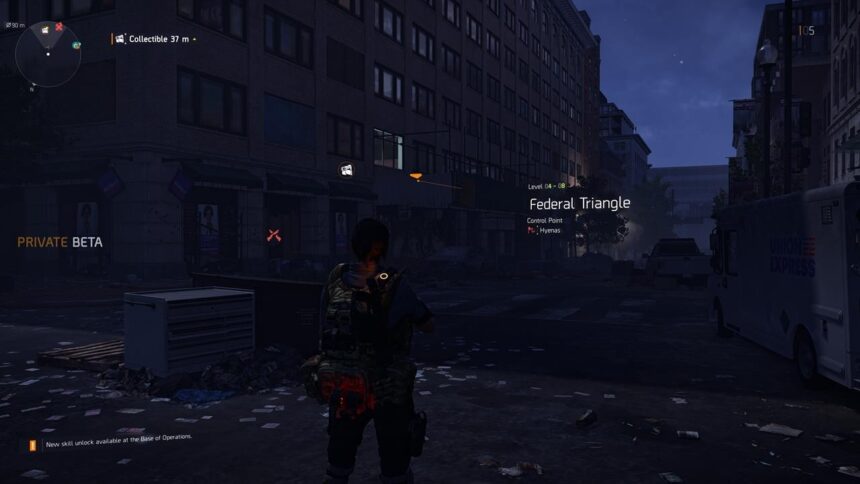This screenshot has width=860, height=484.
Task: Select the Collectible 37 m tracker
Action: coord(155,39)
